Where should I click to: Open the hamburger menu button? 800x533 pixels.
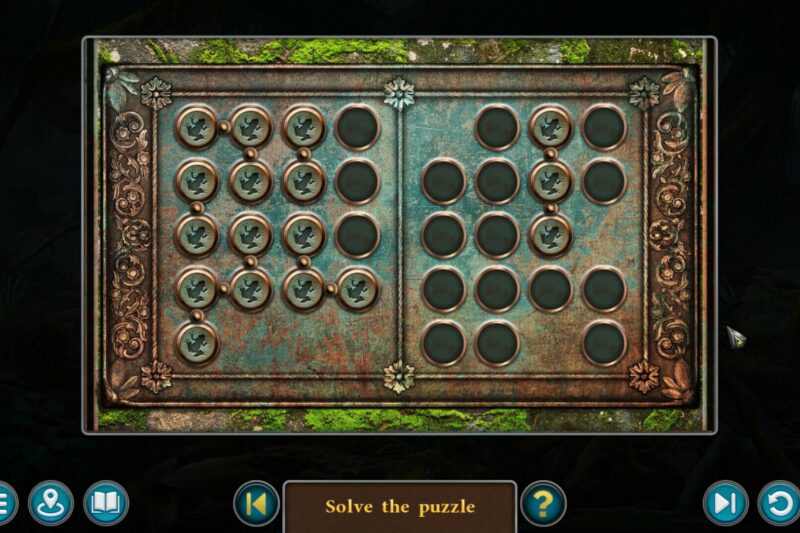tap(4, 502)
